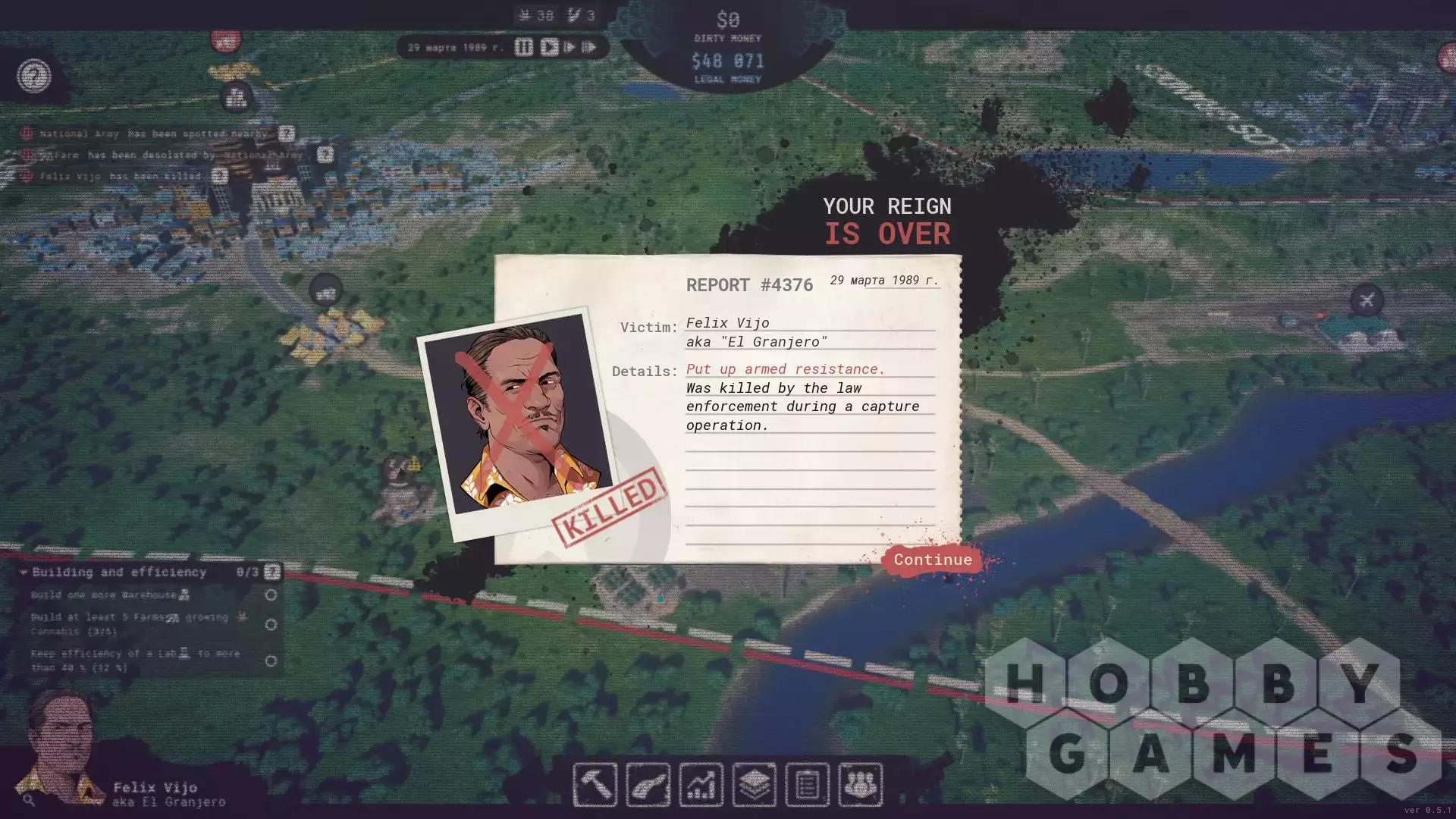Collapse the Building and efficiency objectives
This screenshot has width=1456, height=819.
coord(24,572)
